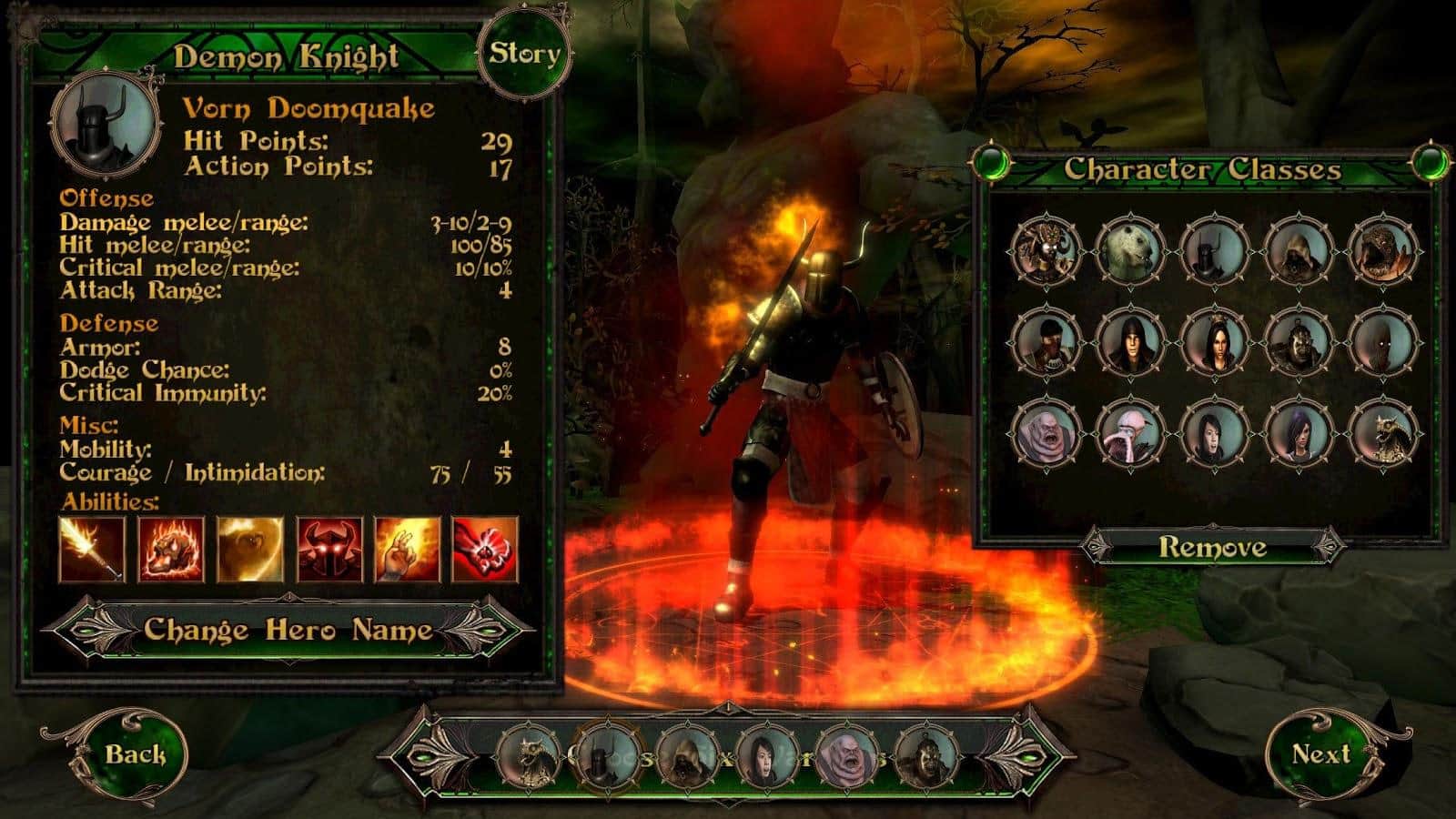Select the polar bear character class portrait

(x=1128, y=250)
